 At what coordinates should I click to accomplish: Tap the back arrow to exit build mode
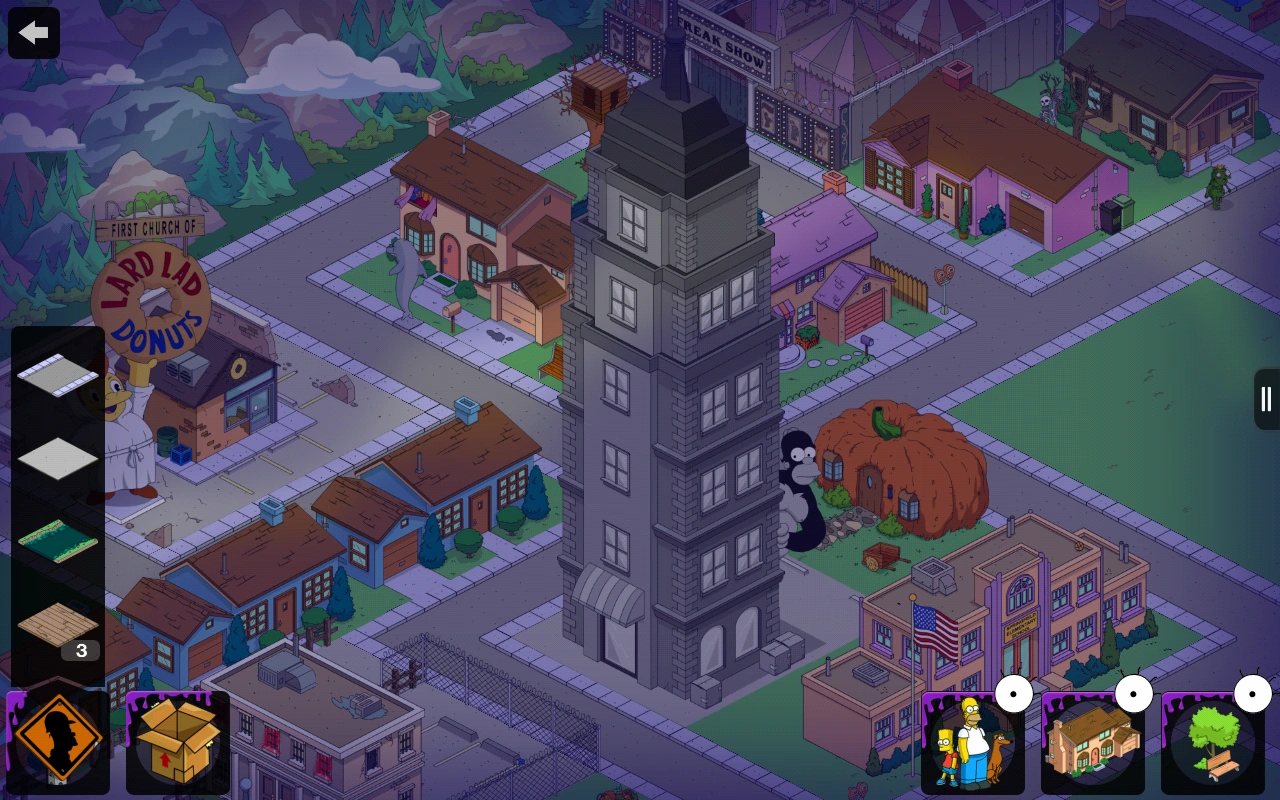[x=33, y=32]
